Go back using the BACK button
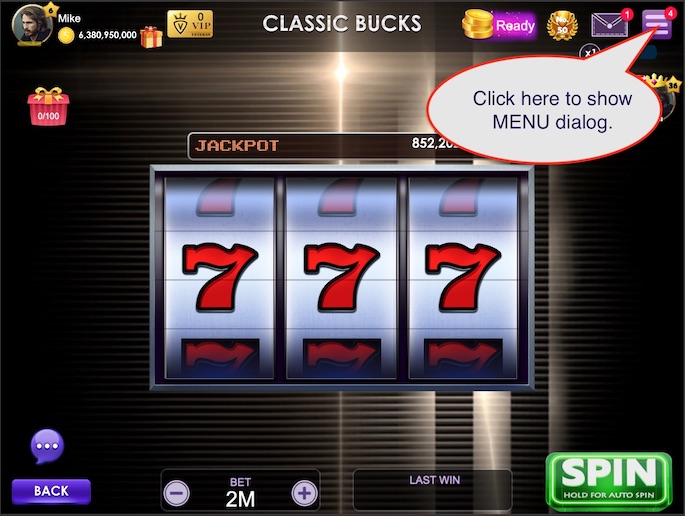The height and width of the screenshot is (516, 685). 51,491
